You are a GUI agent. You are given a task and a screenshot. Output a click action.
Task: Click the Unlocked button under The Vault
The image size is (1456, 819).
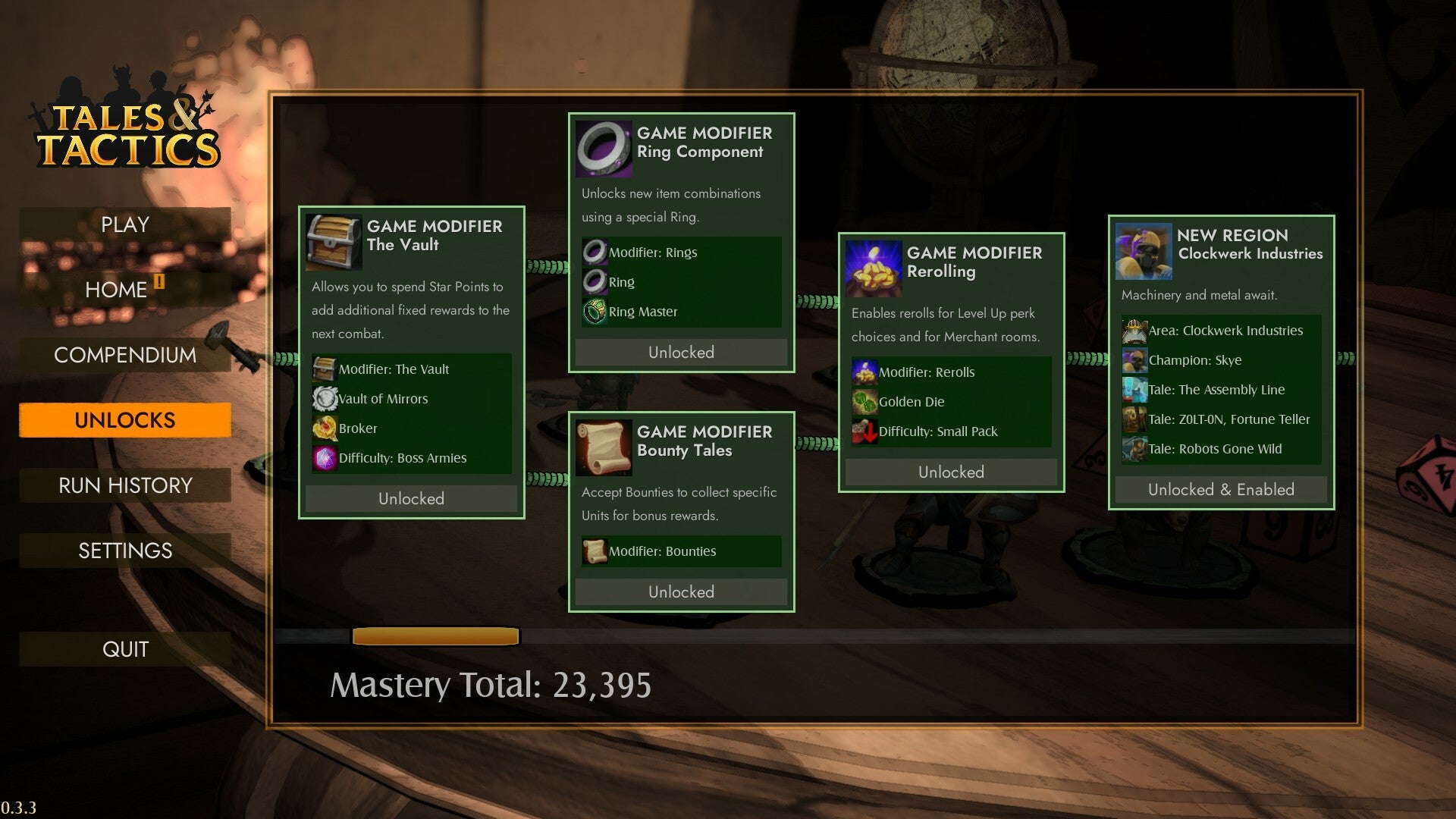[x=411, y=499]
